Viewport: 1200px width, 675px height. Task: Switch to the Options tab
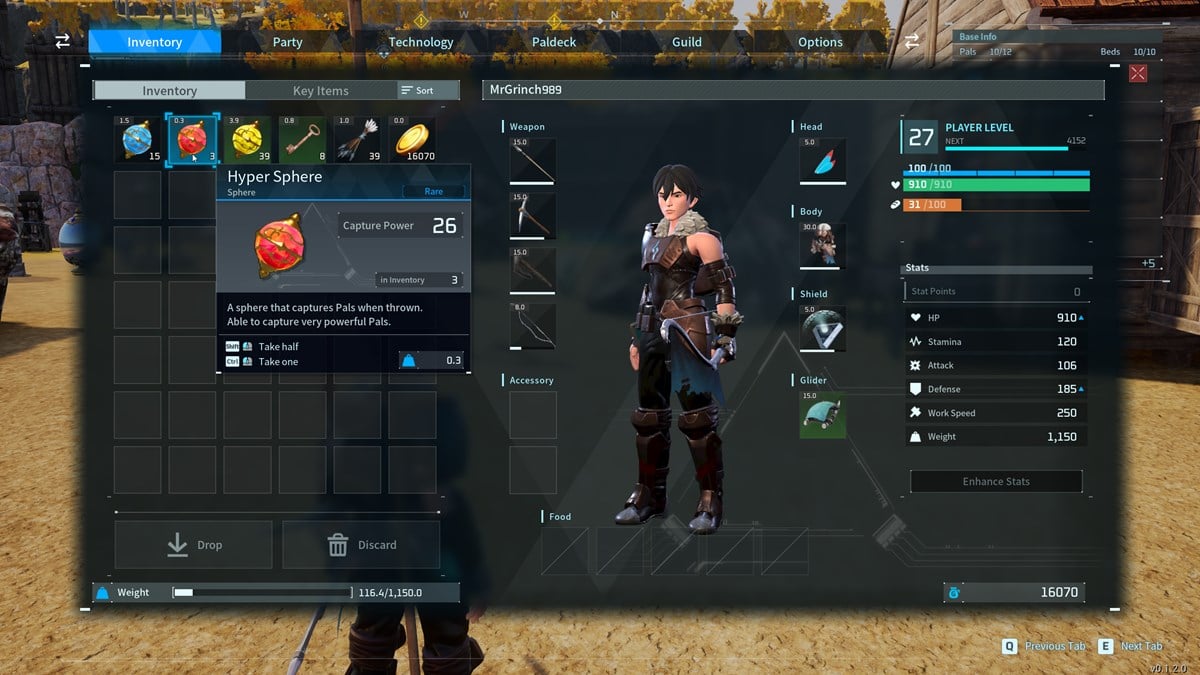[x=820, y=42]
